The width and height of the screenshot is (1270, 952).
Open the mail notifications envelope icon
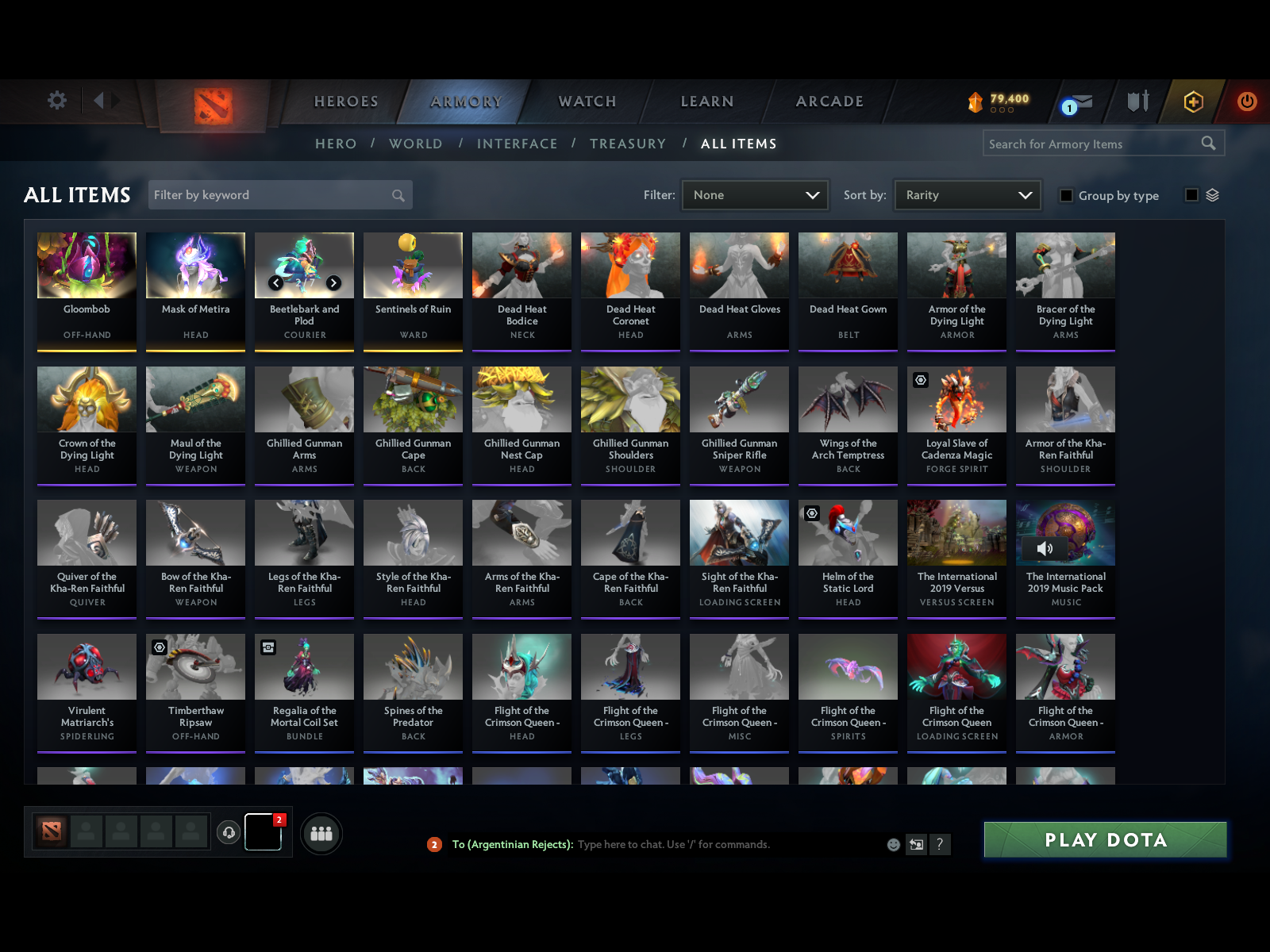(x=1079, y=102)
